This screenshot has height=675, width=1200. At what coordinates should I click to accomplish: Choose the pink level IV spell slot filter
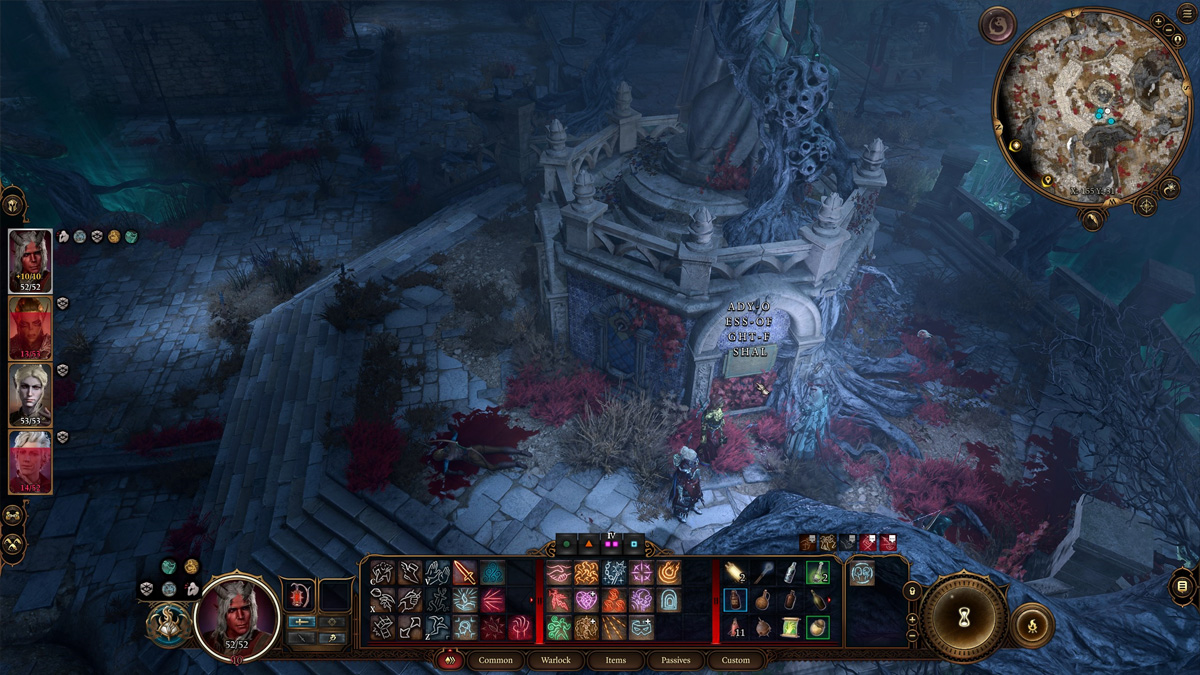[608, 546]
